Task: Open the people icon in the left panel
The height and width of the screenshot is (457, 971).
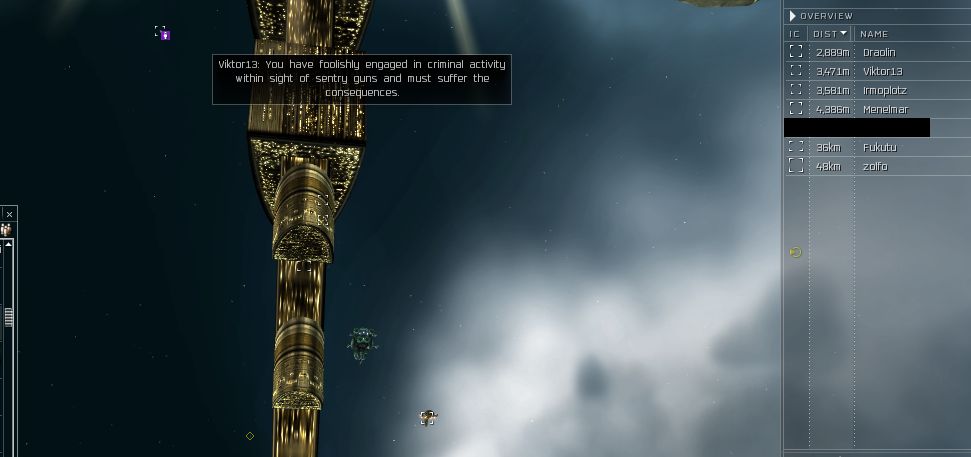Action: coord(6,230)
